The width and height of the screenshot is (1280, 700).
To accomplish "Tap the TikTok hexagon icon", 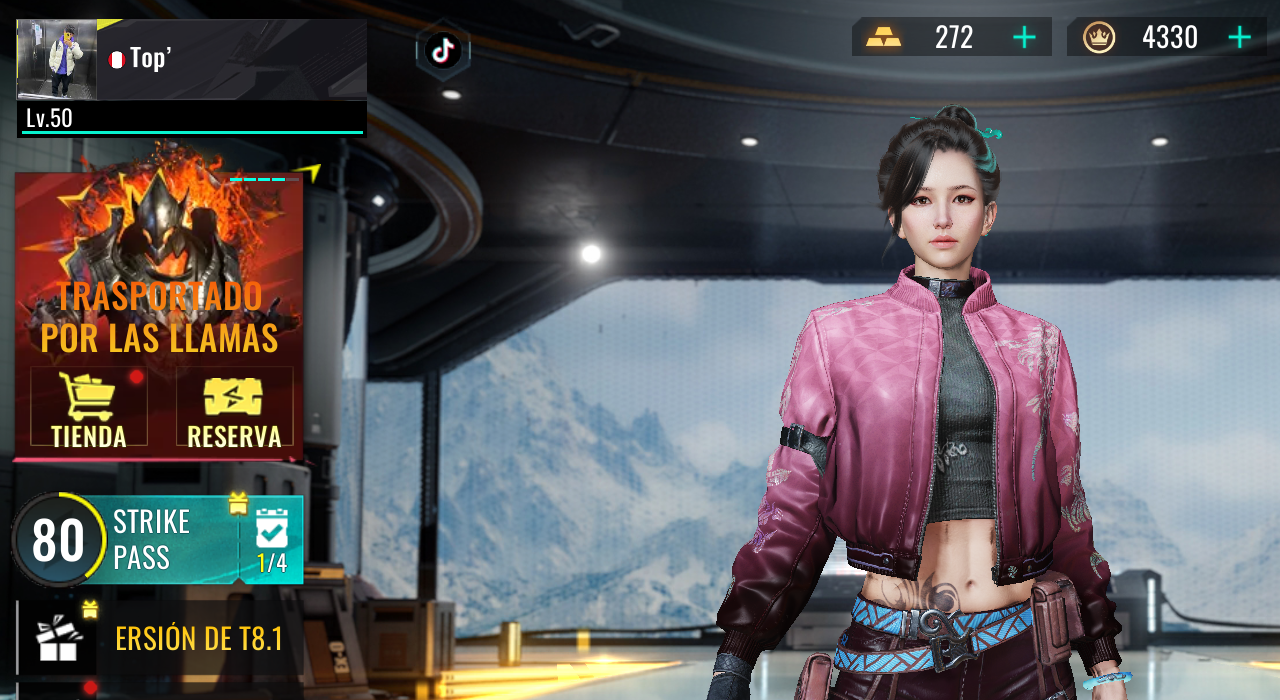I will coord(443,50).
